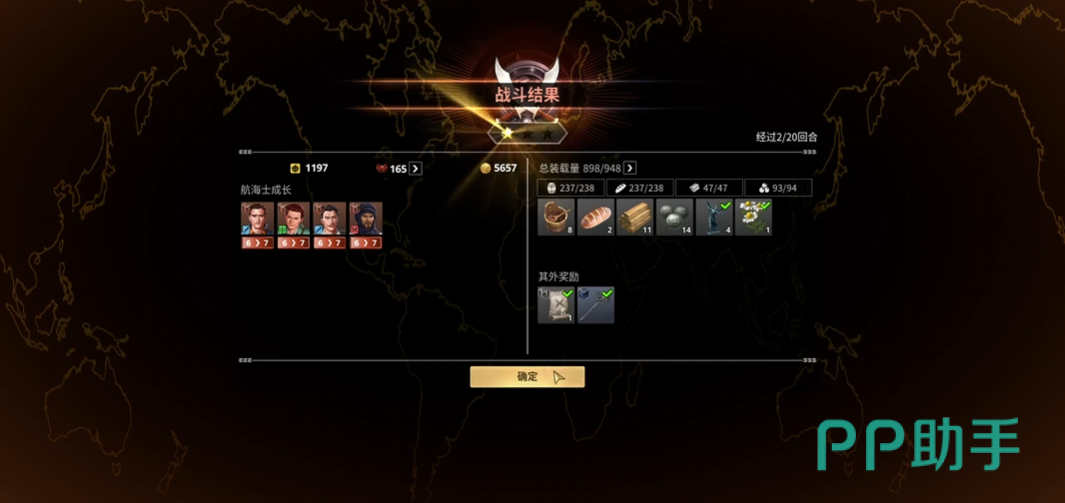View the hooded masked navigator portrait
Image resolution: width=1065 pixels, height=503 pixels.
366,221
